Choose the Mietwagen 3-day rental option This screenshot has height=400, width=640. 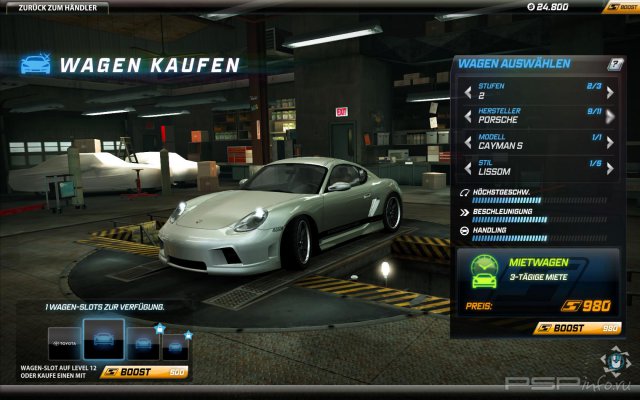[x=538, y=270]
